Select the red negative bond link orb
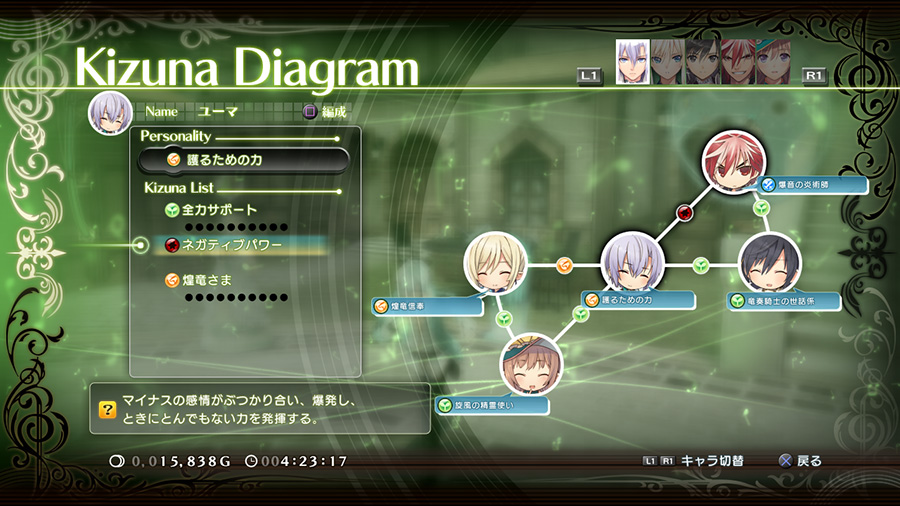This screenshot has width=900, height=506. tap(684, 212)
